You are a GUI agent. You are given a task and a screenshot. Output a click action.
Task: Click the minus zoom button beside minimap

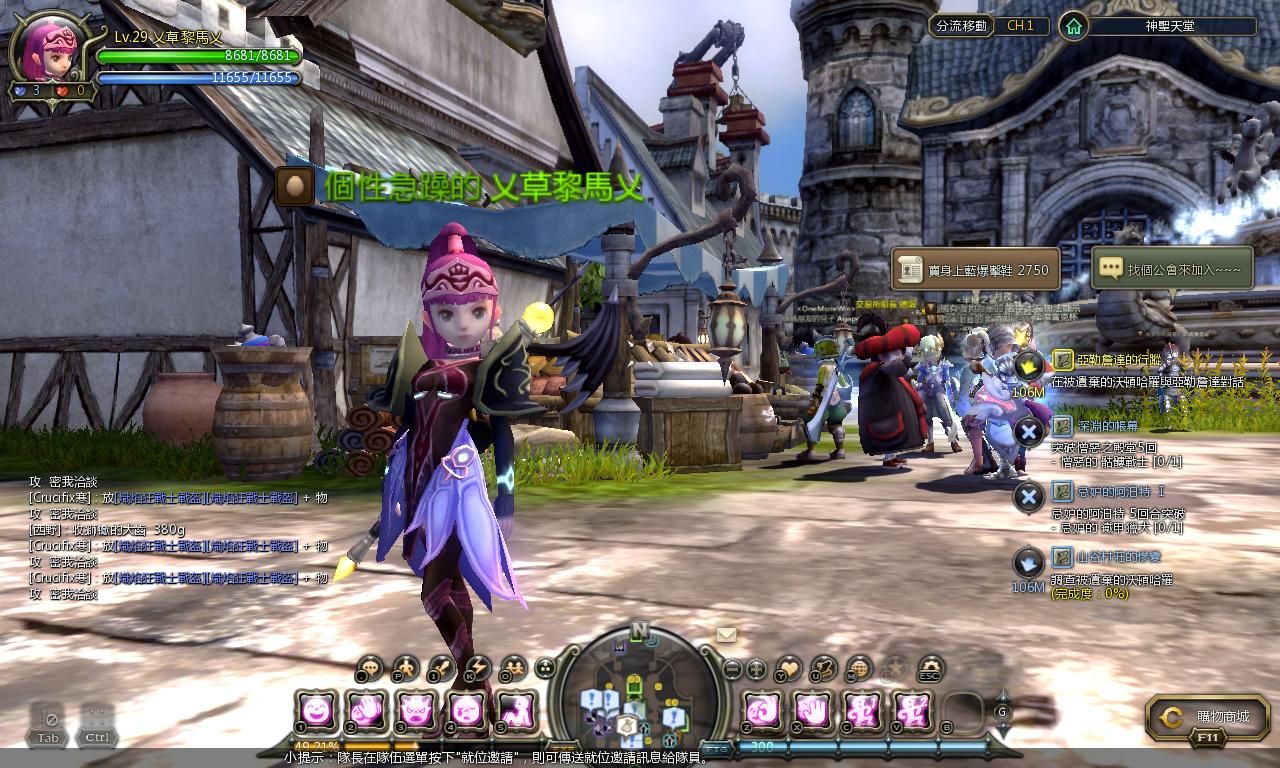tap(733, 668)
